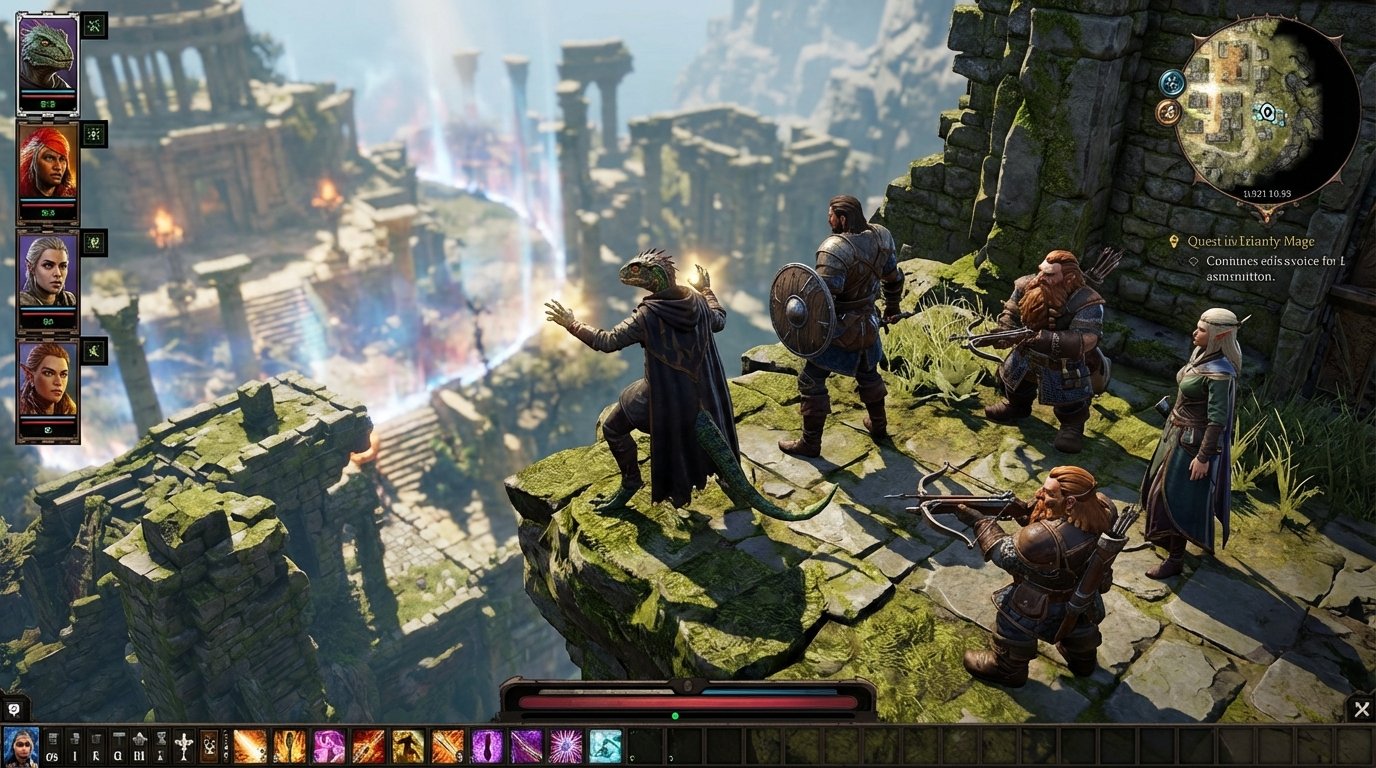Open the chat bubble button in the corner
This screenshot has height=768, width=1376.
tap(14, 709)
